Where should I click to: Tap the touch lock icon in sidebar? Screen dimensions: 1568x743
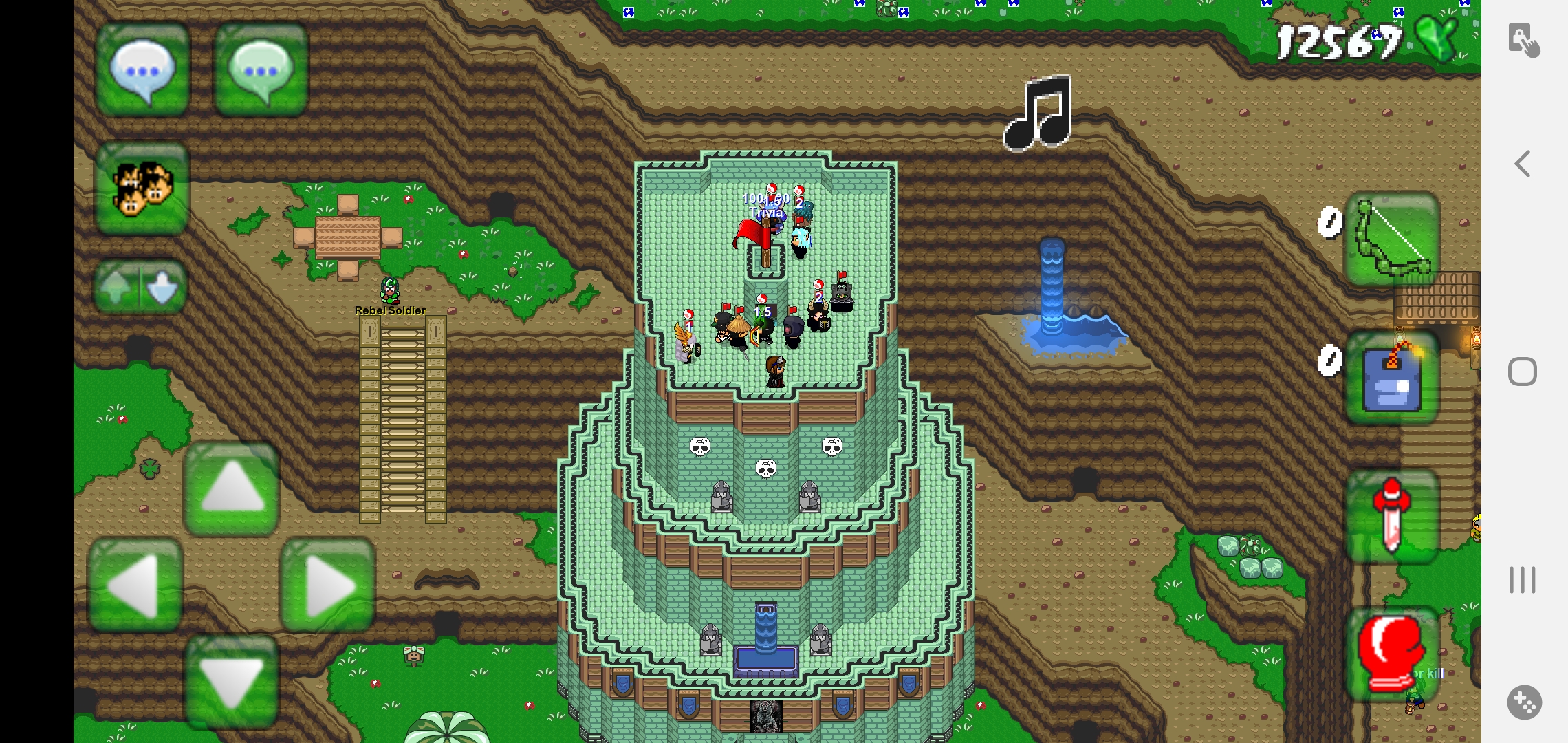(1524, 40)
